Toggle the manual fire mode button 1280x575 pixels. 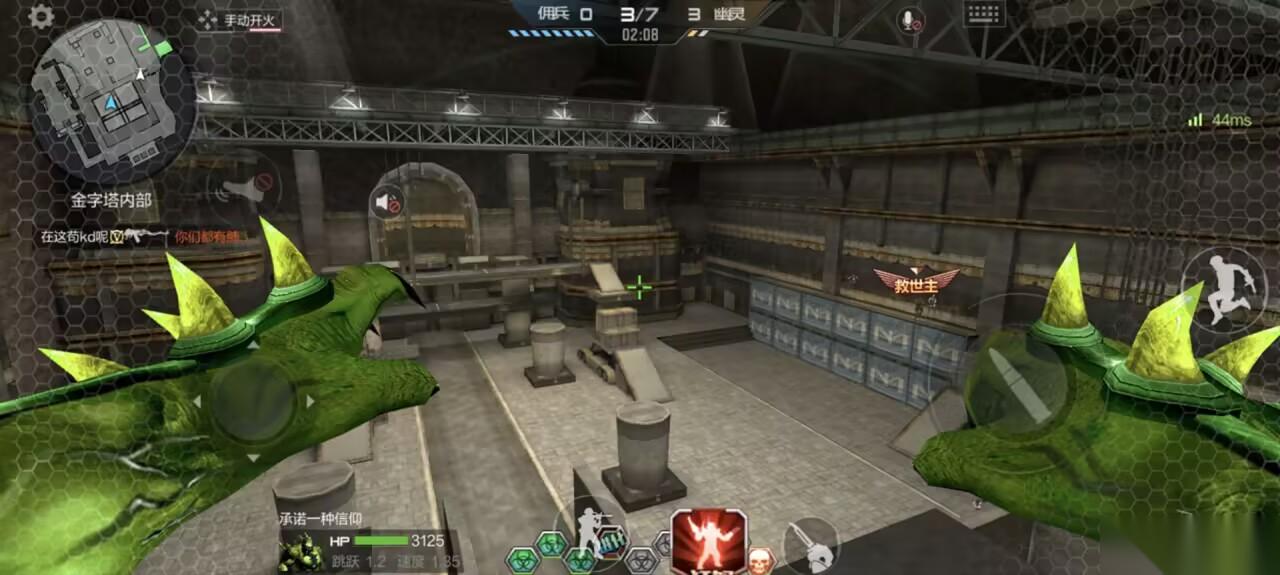pyautogui.click(x=239, y=20)
